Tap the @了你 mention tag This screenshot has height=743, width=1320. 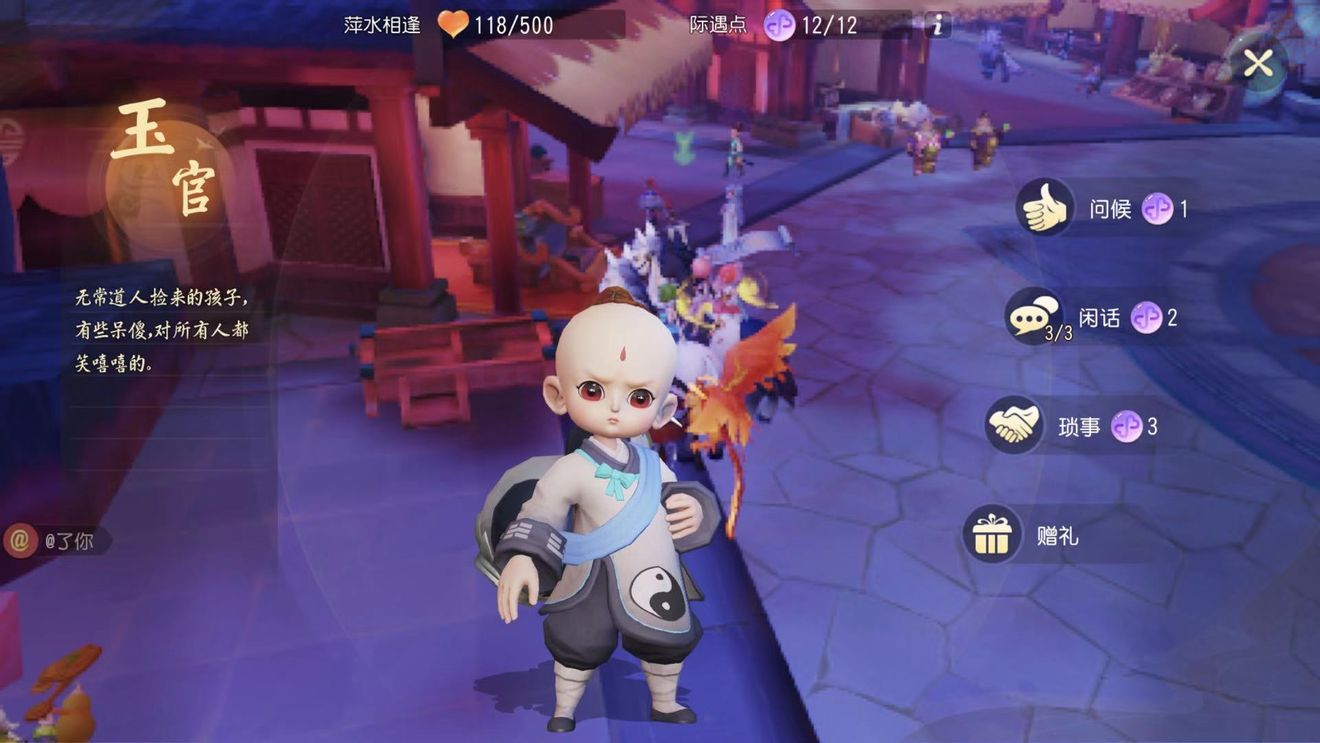click(55, 541)
